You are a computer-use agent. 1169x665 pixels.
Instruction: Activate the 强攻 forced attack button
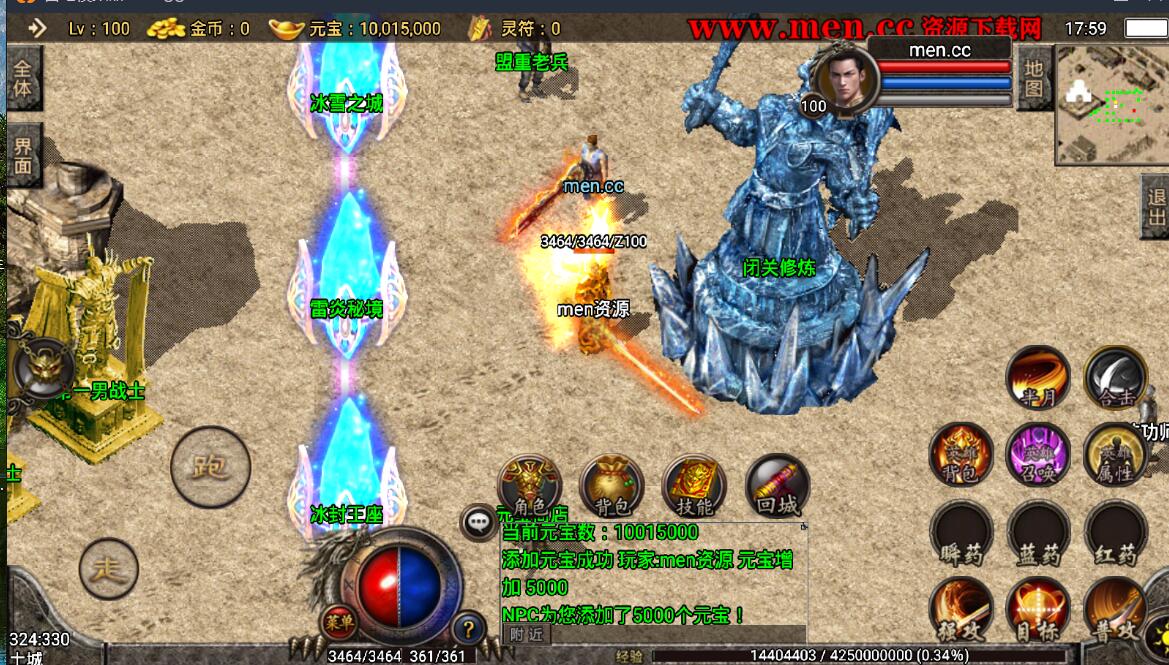click(961, 610)
